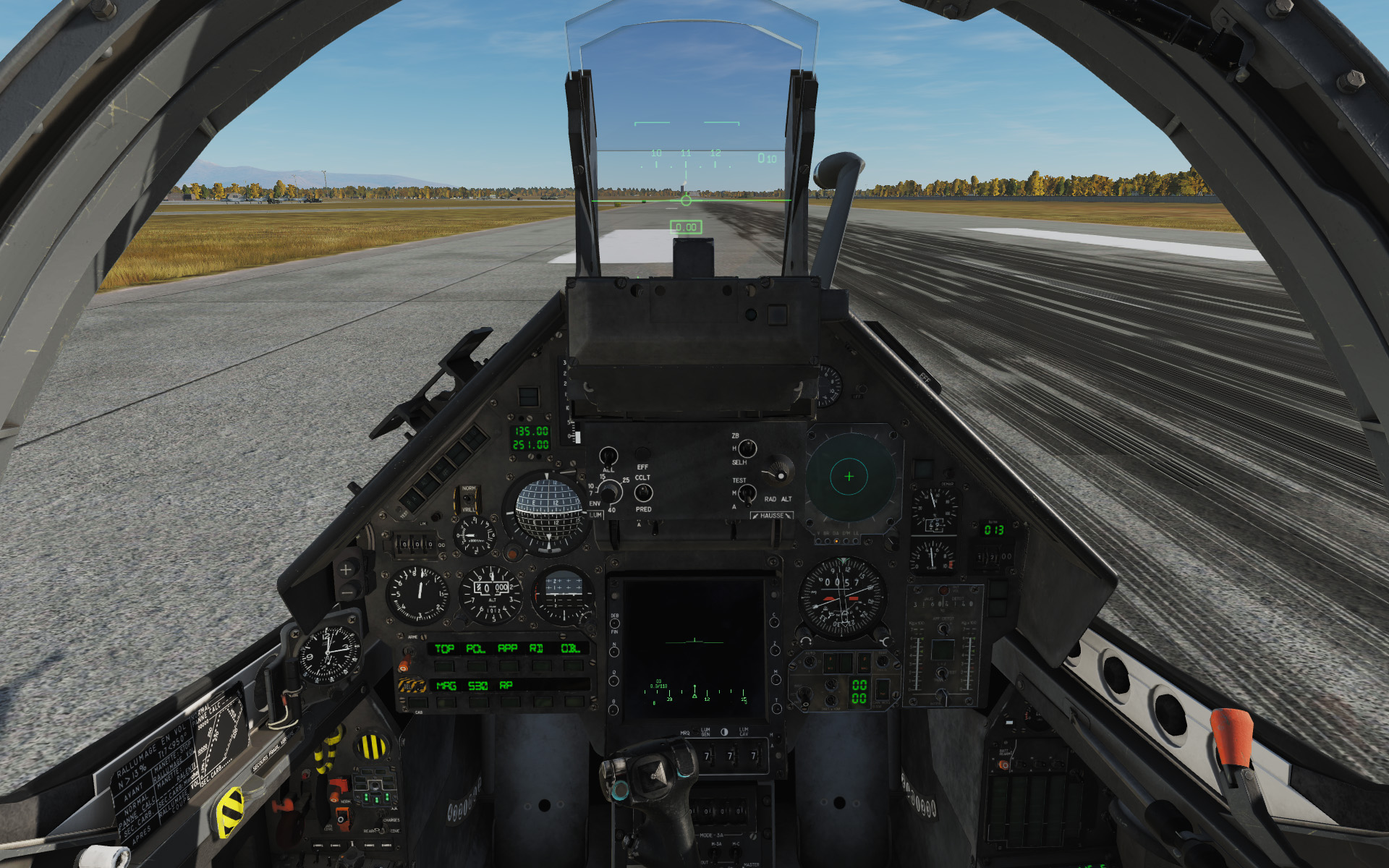Switch to APP mode on the PCA

click(509, 666)
